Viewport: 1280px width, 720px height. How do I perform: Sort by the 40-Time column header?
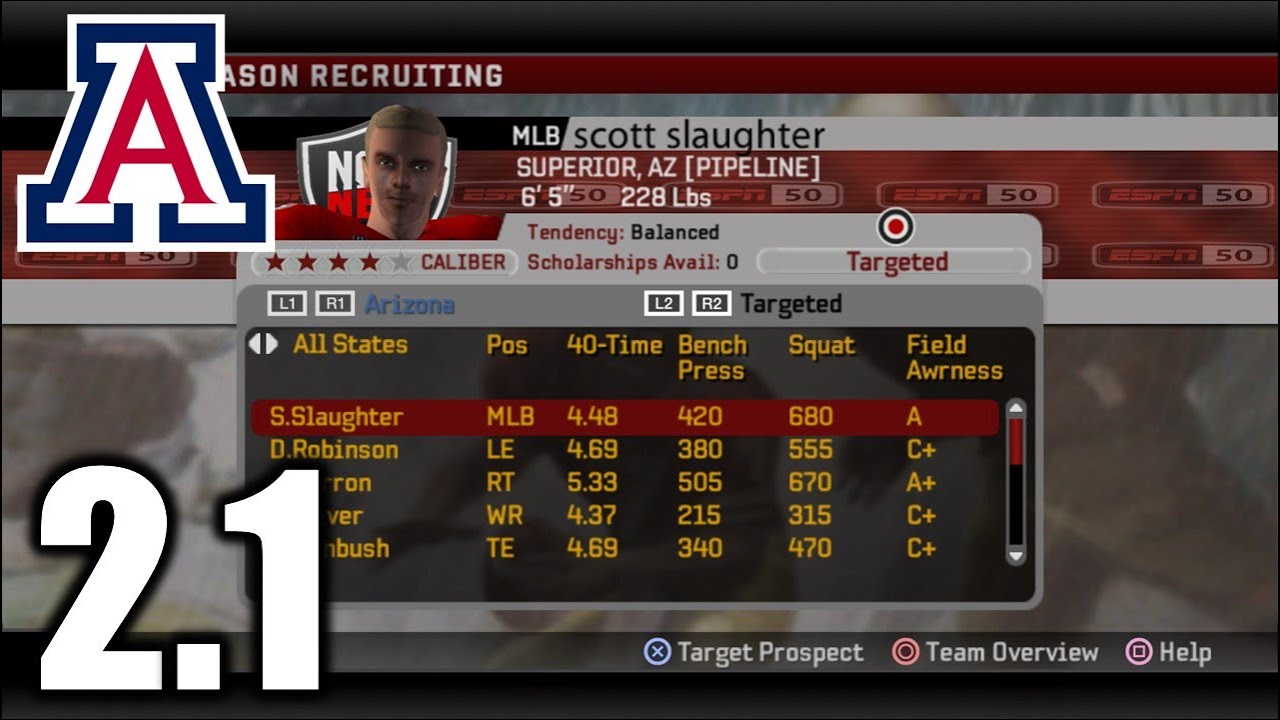coord(614,345)
